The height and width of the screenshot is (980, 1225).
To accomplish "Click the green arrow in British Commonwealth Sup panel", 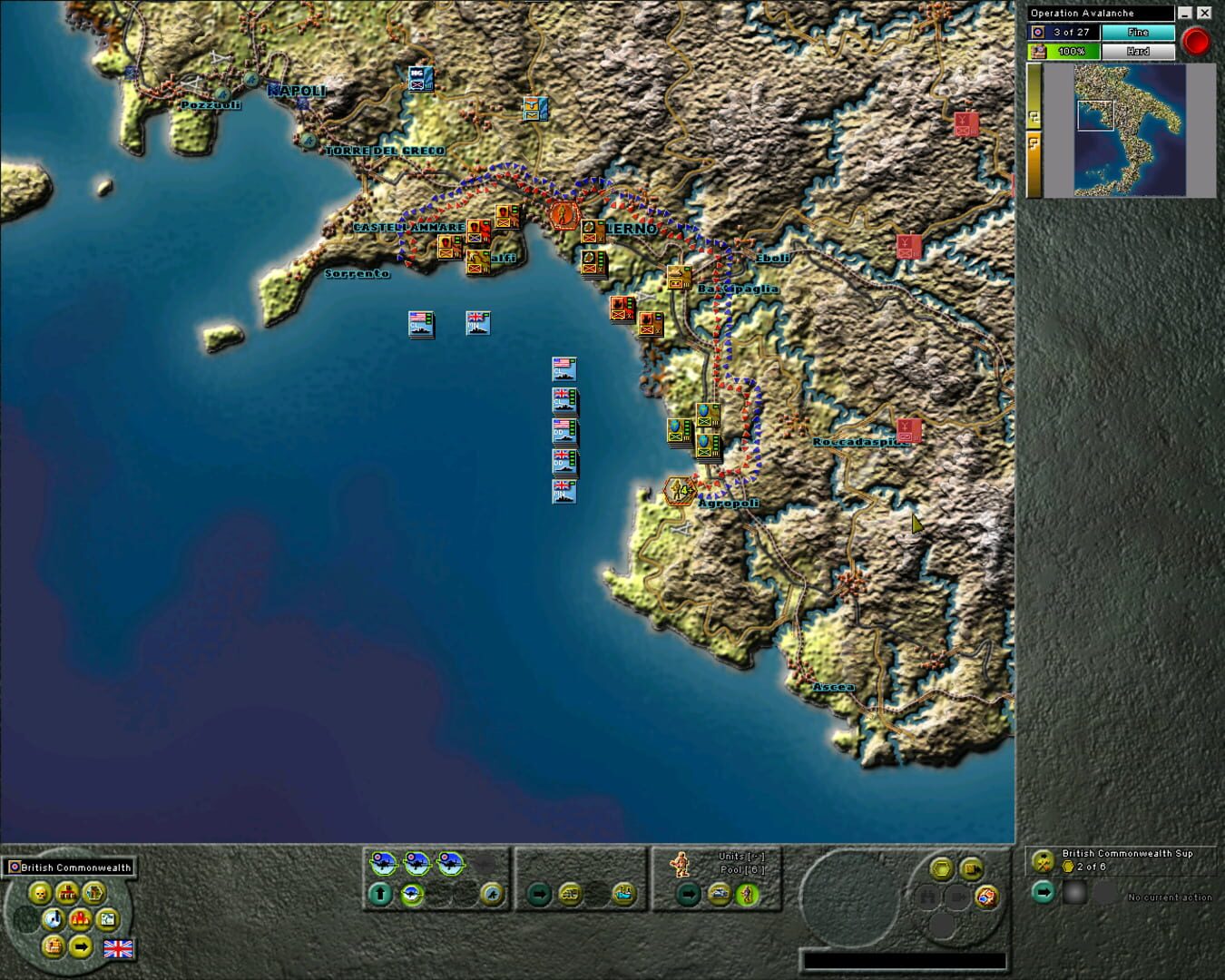I will click(1042, 892).
